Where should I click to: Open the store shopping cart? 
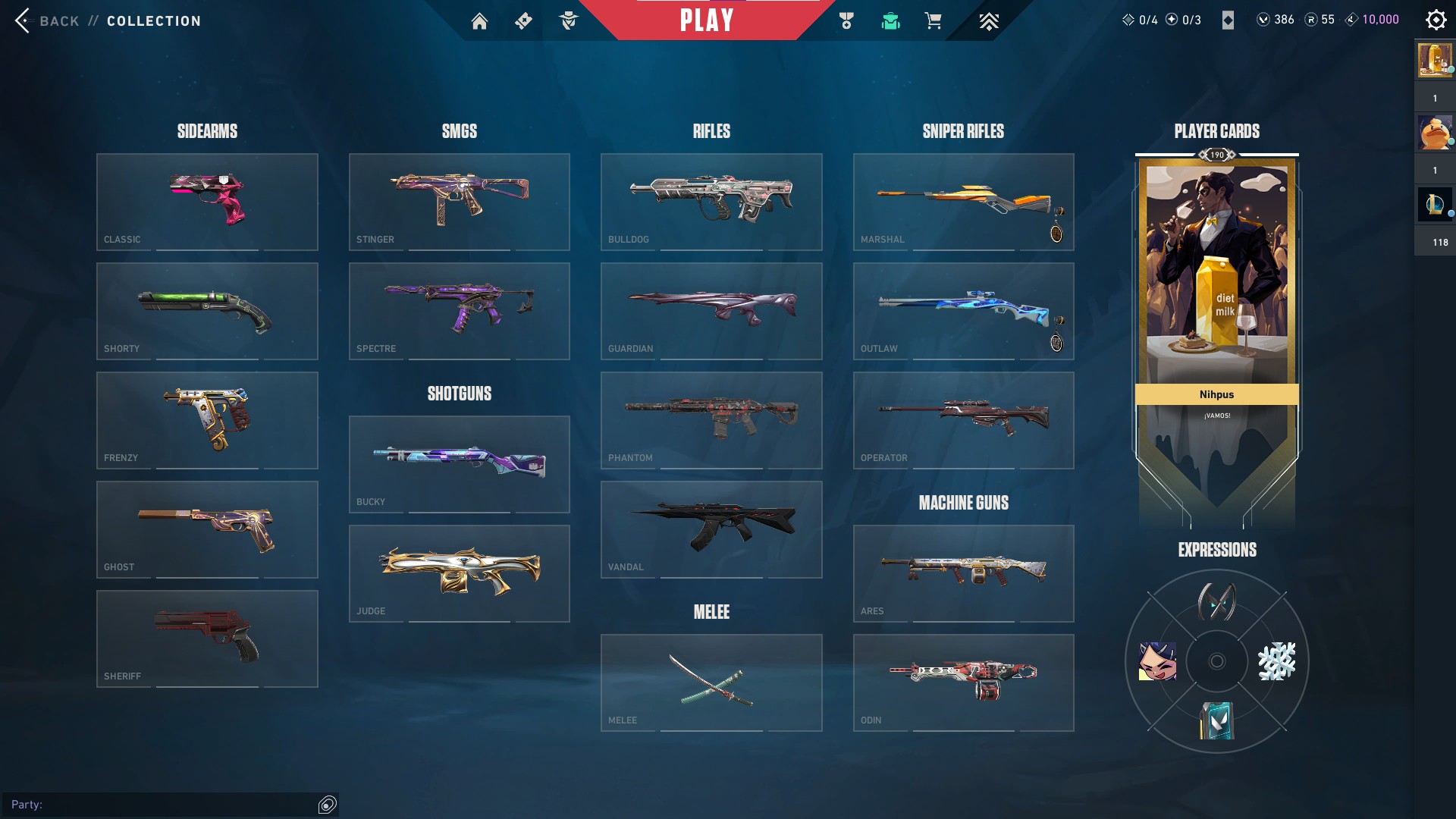click(933, 21)
